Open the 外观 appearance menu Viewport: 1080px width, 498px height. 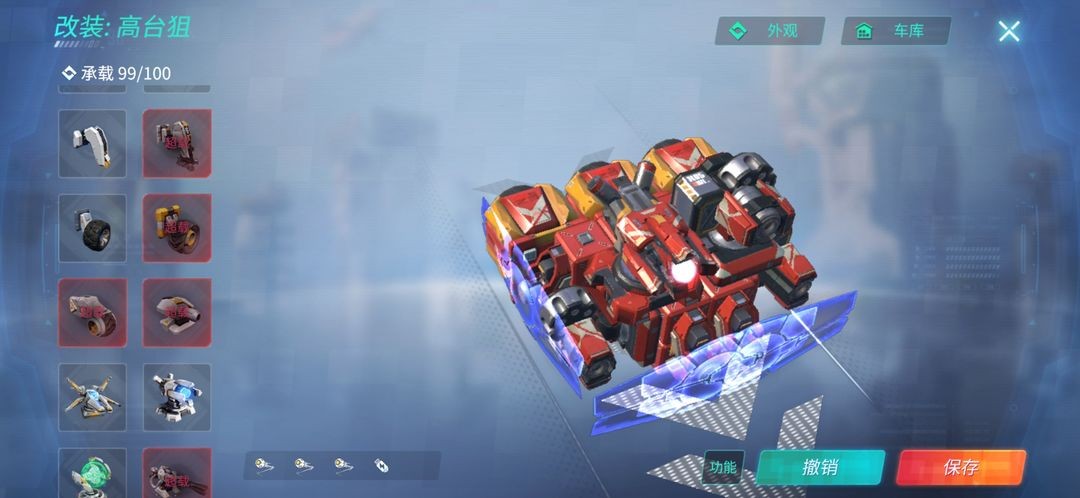[x=769, y=31]
